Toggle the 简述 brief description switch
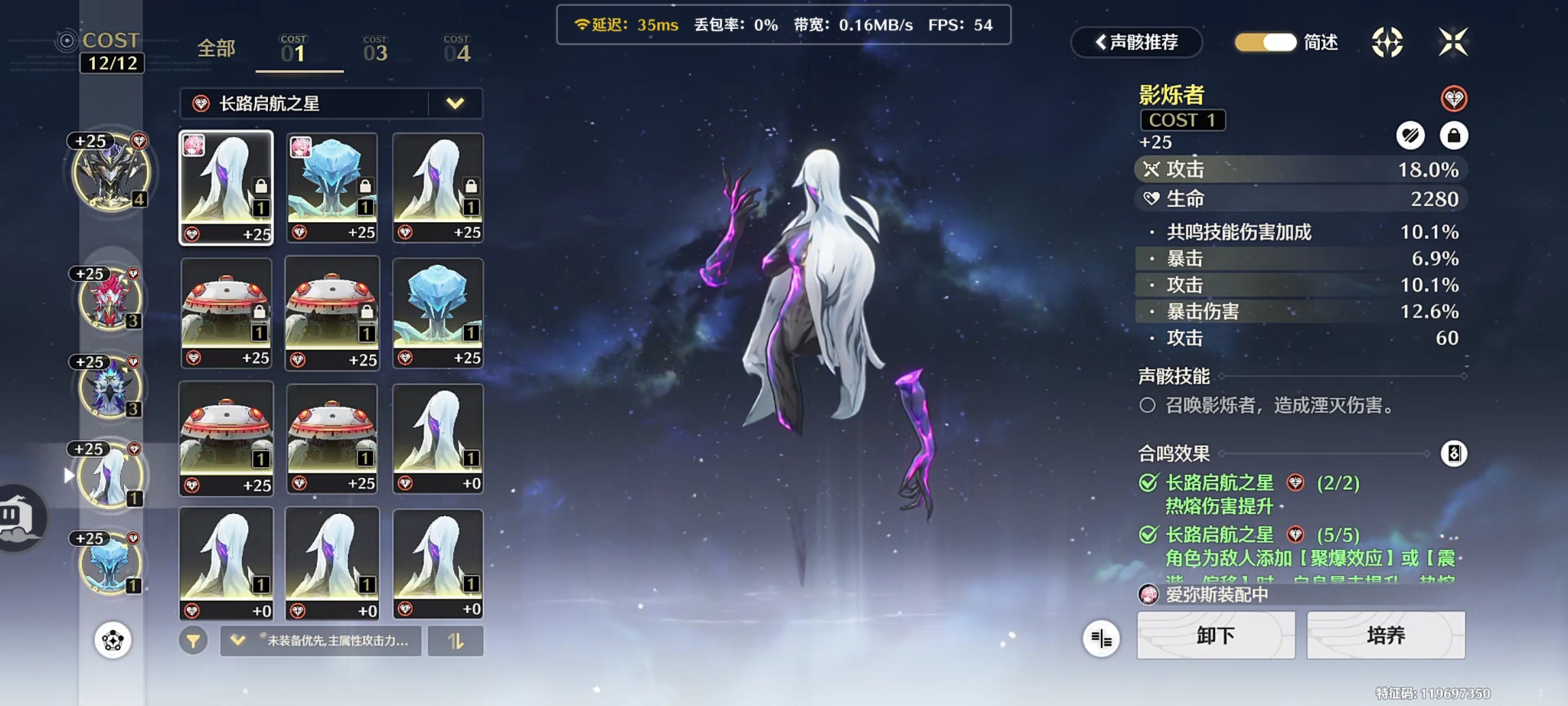This screenshot has height=706, width=1568. (1266, 42)
